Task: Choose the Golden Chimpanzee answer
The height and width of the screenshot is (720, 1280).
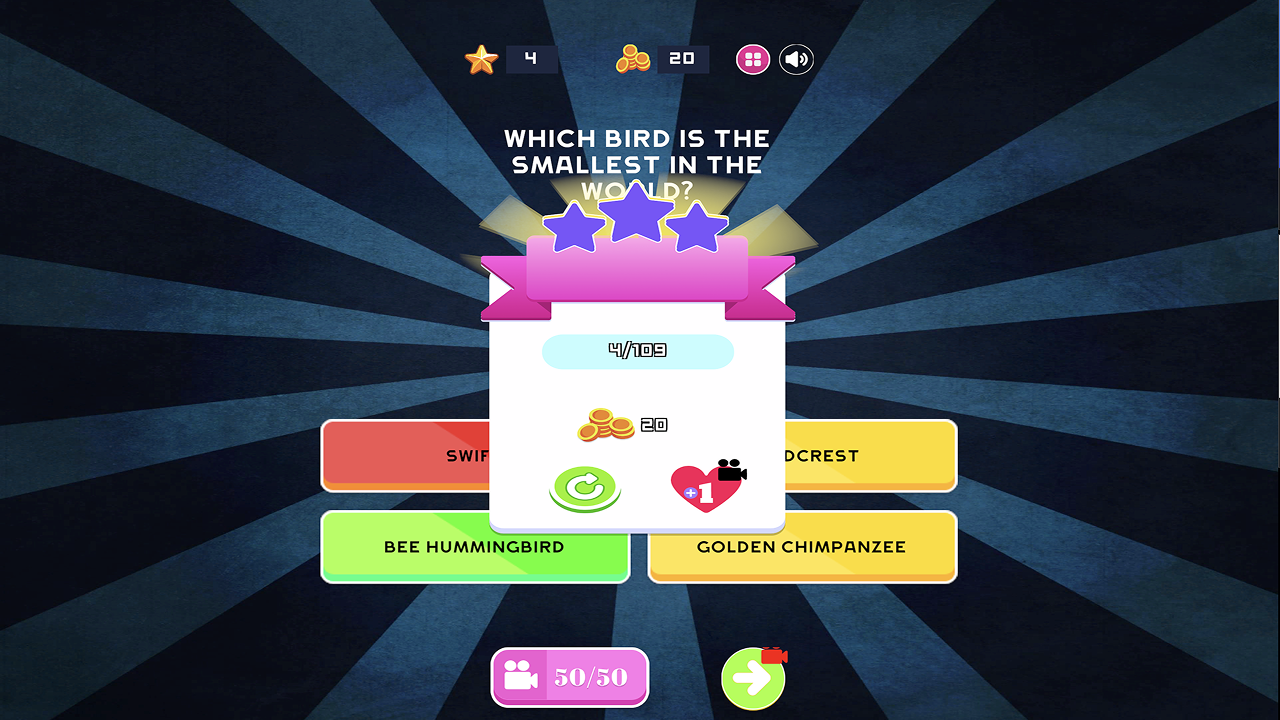Action: click(802, 547)
